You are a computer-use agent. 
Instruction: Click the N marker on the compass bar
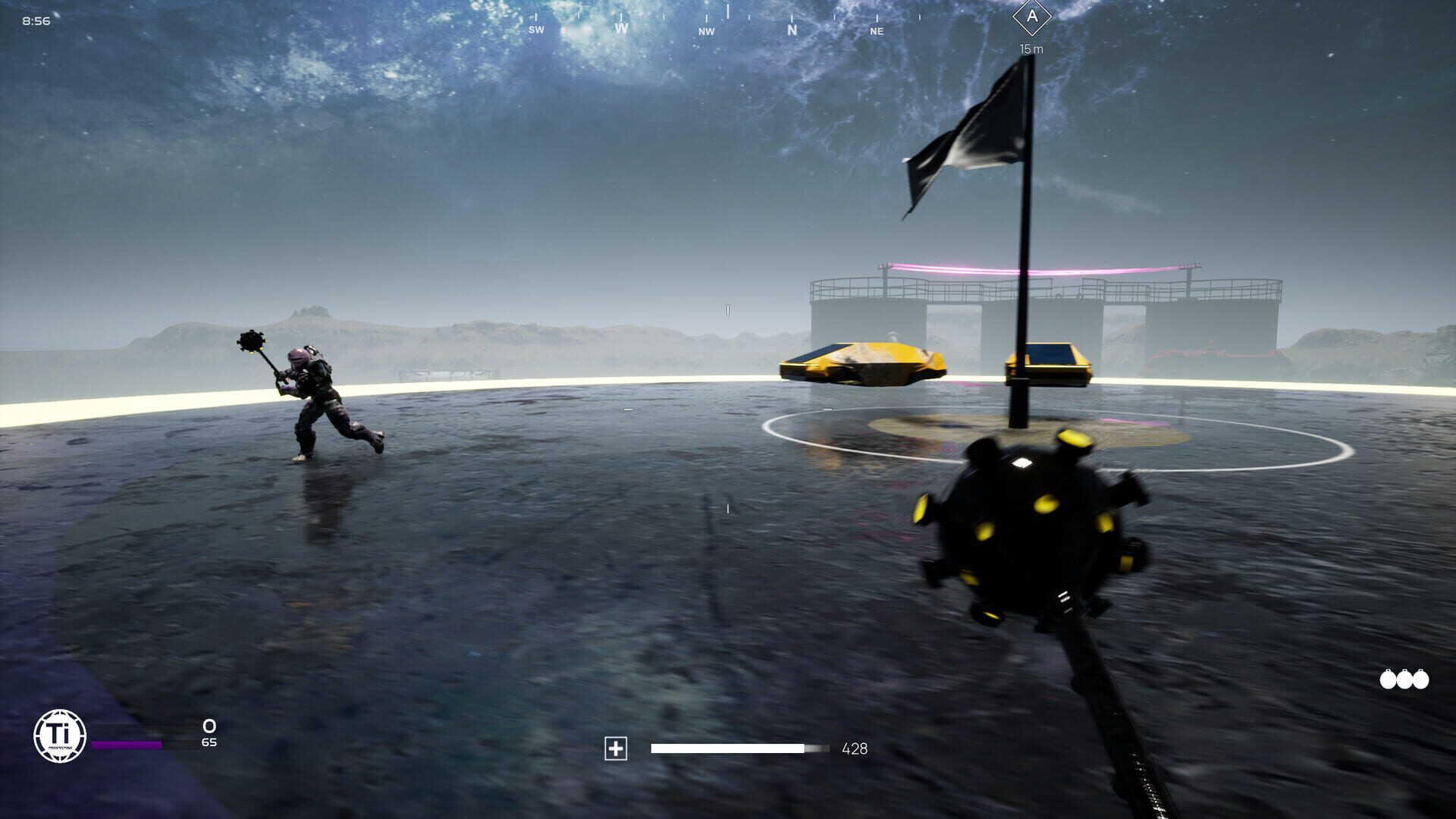(791, 31)
